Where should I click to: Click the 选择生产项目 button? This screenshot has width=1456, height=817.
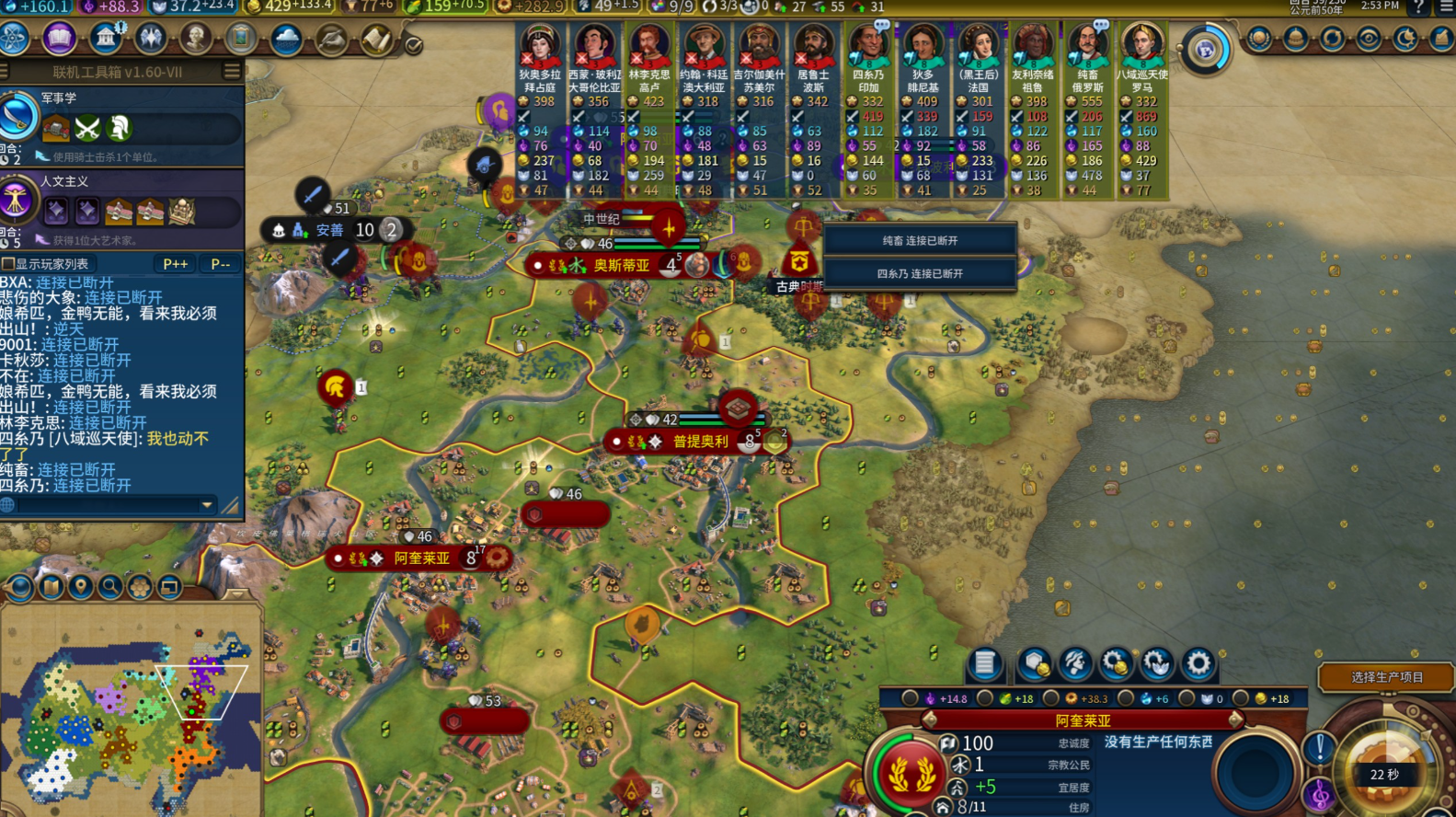tap(1386, 677)
